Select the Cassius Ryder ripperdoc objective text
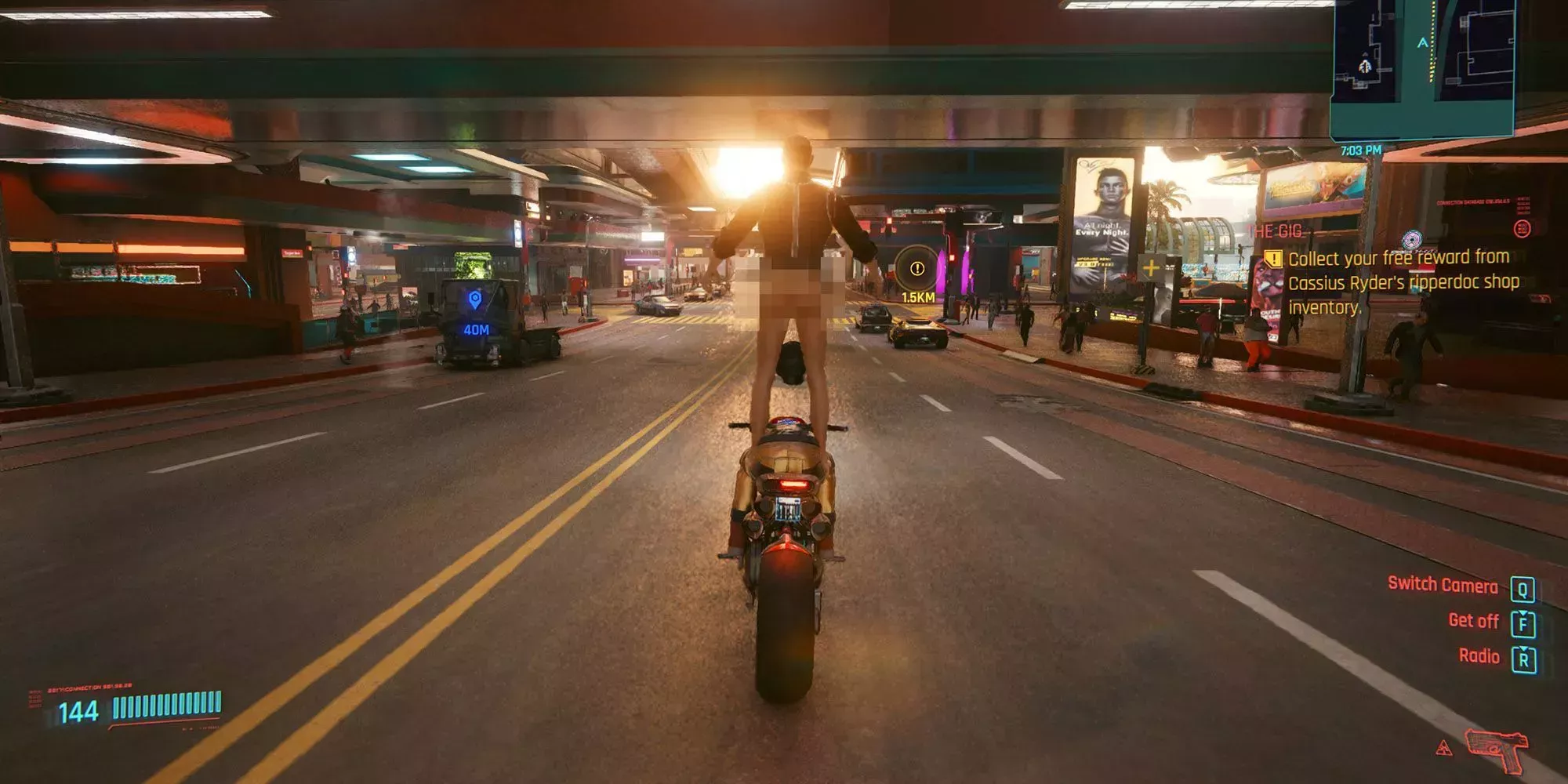 (x=1403, y=282)
